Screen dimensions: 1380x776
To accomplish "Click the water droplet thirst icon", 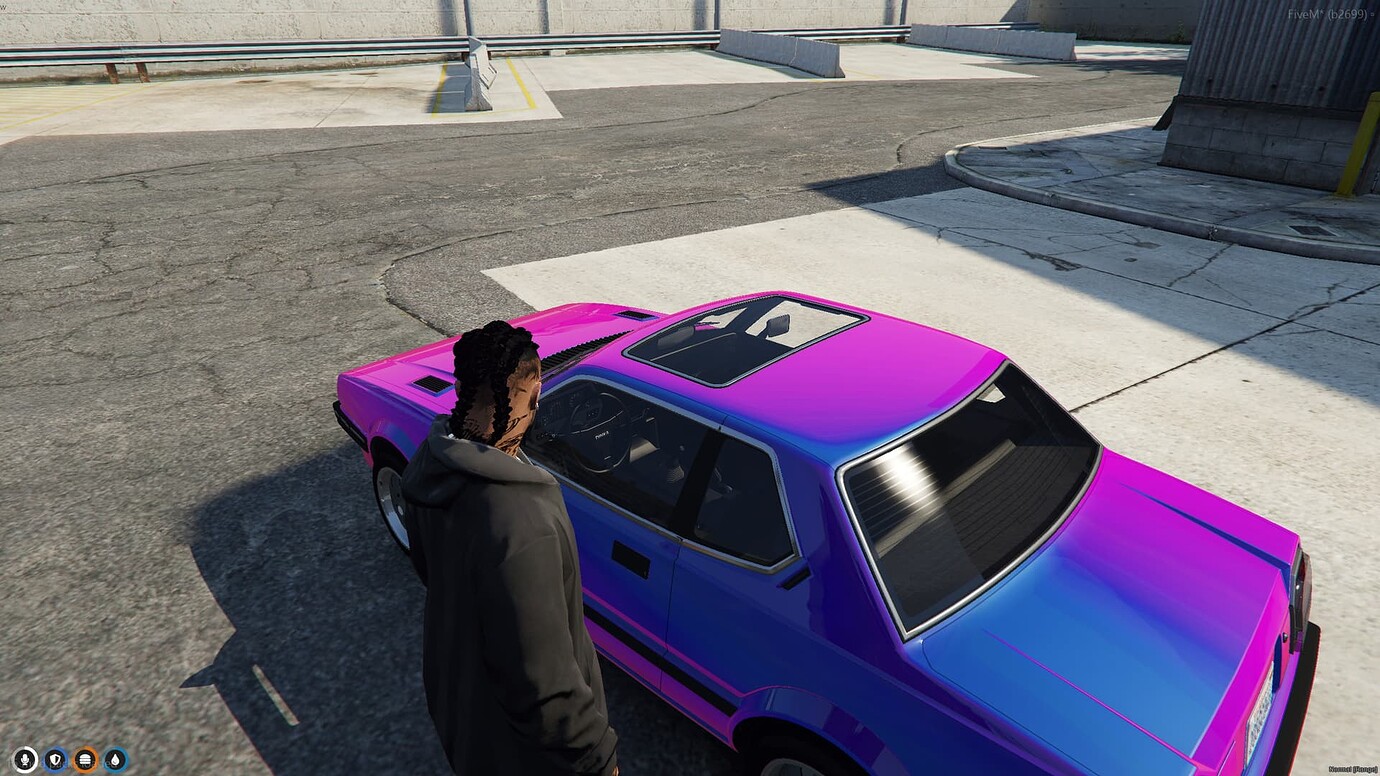I will pos(114,758).
